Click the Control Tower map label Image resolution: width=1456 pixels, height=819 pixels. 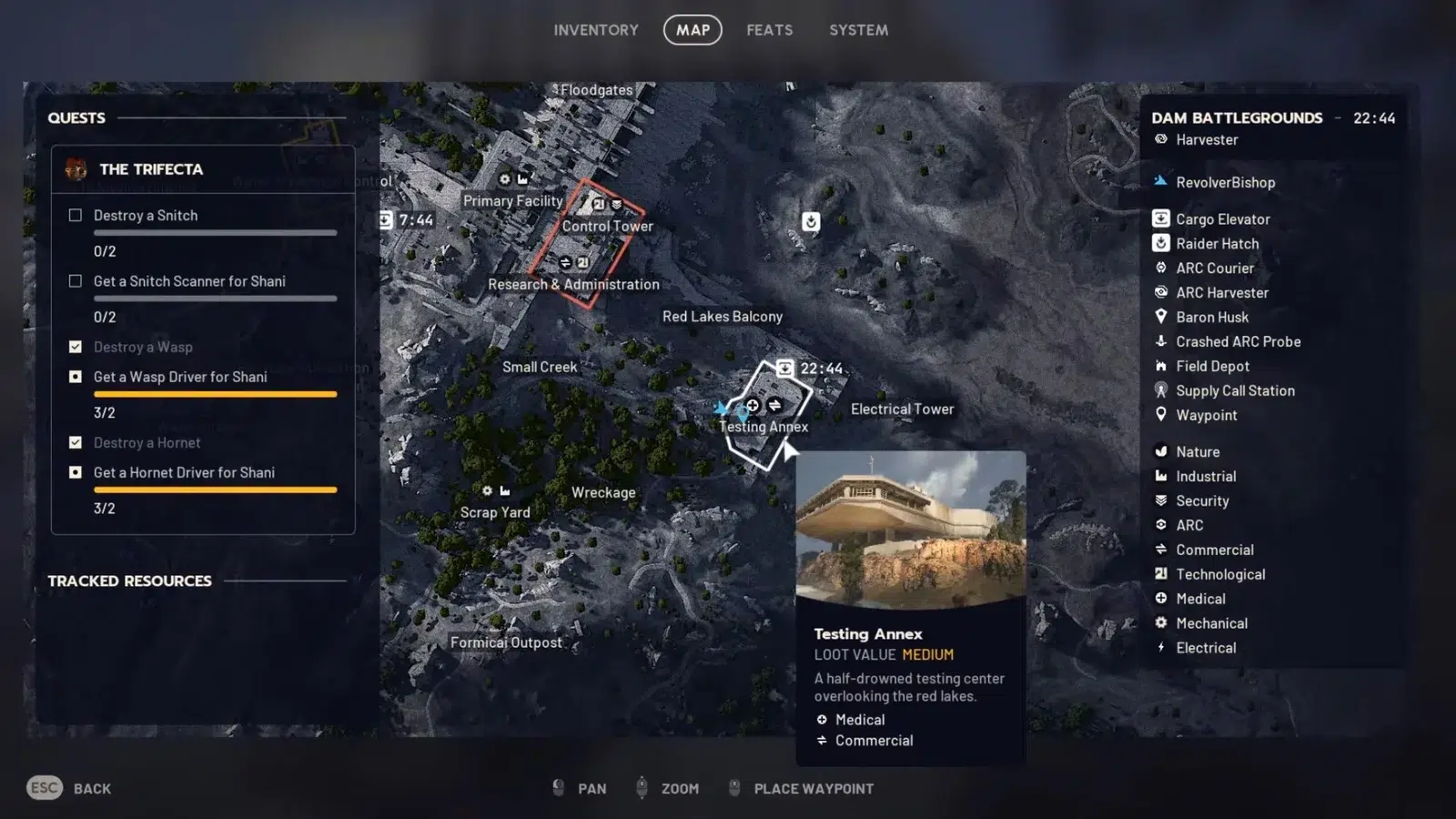[607, 226]
